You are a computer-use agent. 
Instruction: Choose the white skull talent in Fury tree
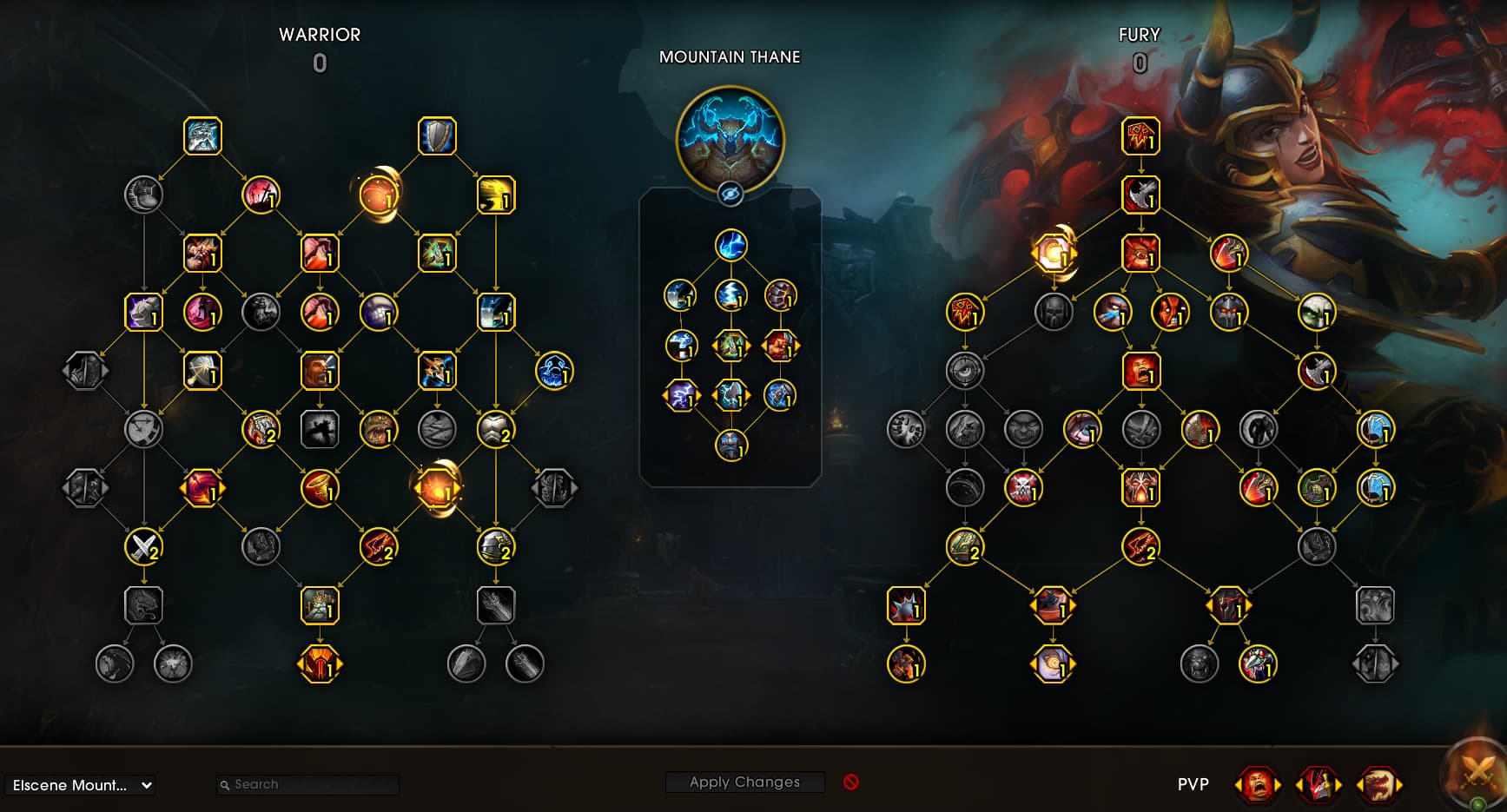point(1023,488)
